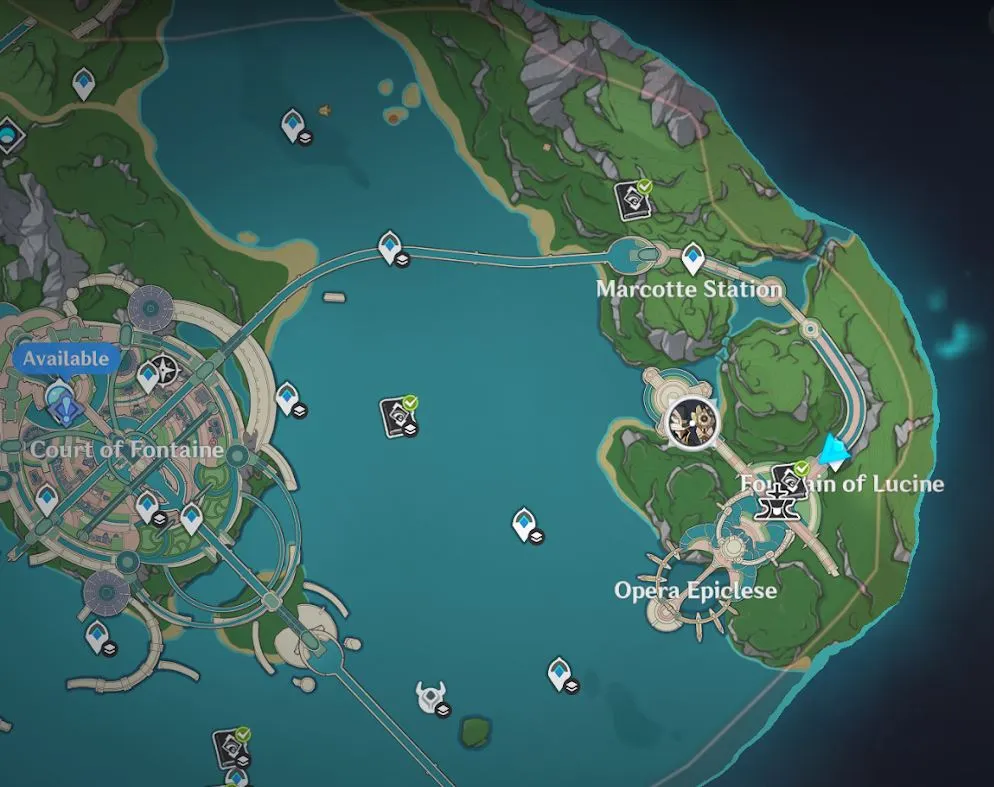Select the waypoint just east of Court of Fontaine
Viewport: 994px width, 787px height.
(x=287, y=397)
